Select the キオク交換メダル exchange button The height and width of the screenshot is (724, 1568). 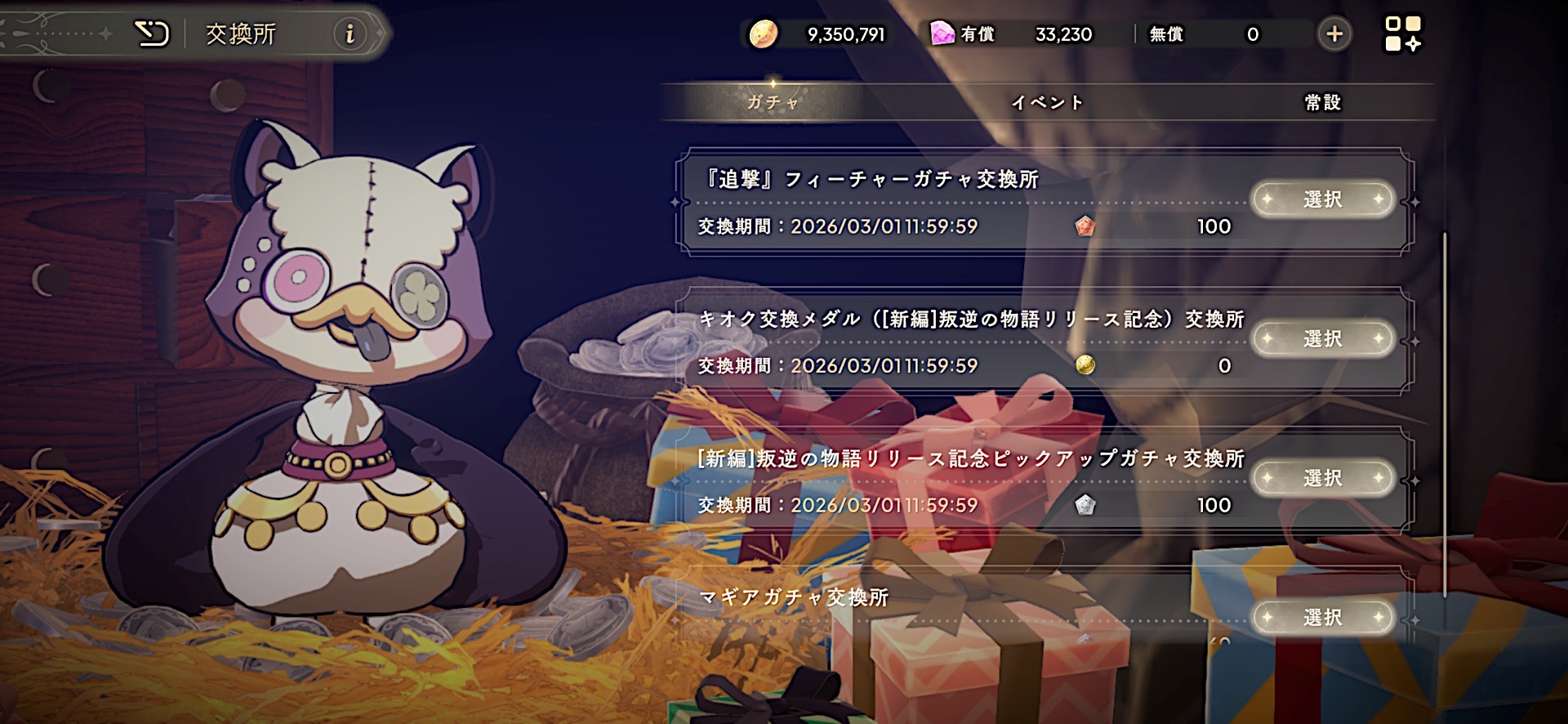[x=1322, y=338]
